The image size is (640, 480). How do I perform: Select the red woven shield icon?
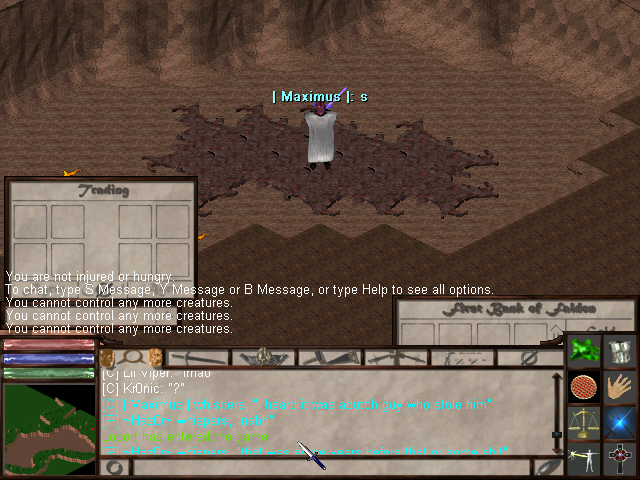coord(584,387)
